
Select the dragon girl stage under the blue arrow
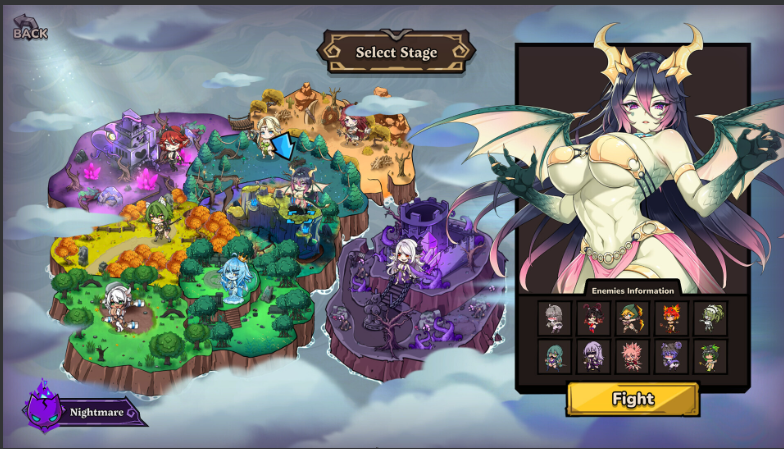pyautogui.click(x=300, y=188)
